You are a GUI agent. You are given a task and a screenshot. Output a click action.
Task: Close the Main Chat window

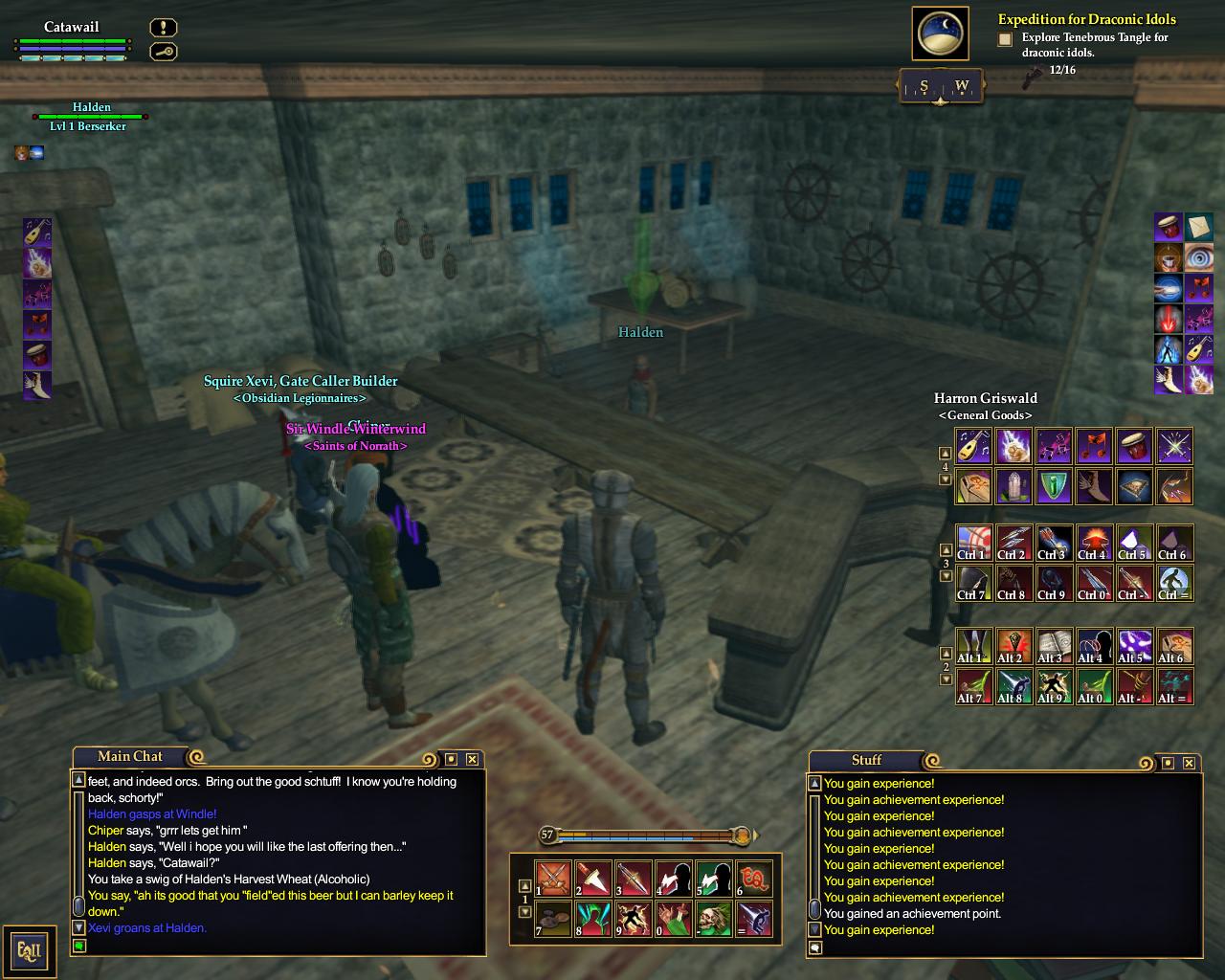coord(472,759)
